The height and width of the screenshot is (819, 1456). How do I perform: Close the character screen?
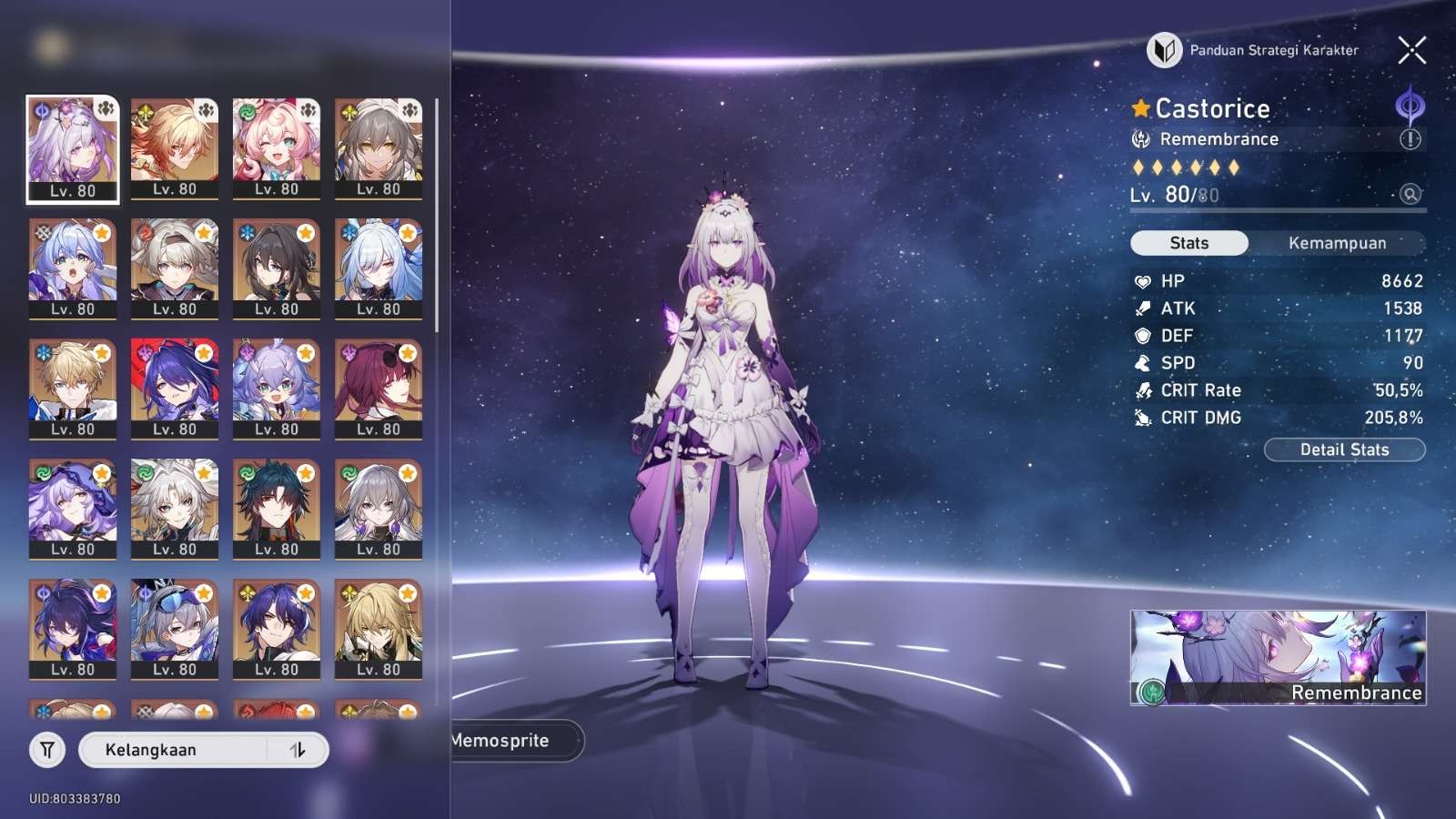click(1411, 50)
